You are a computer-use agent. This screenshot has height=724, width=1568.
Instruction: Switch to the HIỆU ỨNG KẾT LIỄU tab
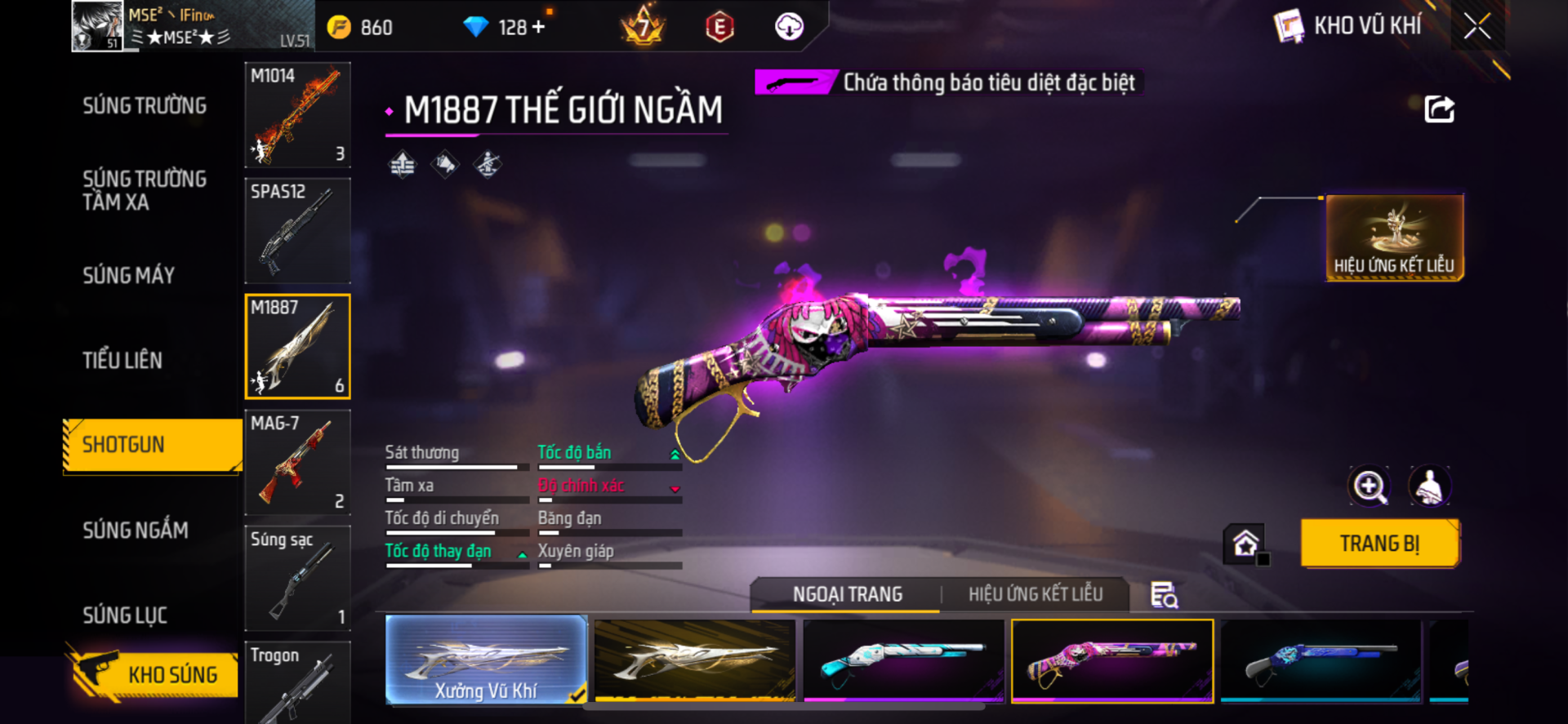[1035, 594]
